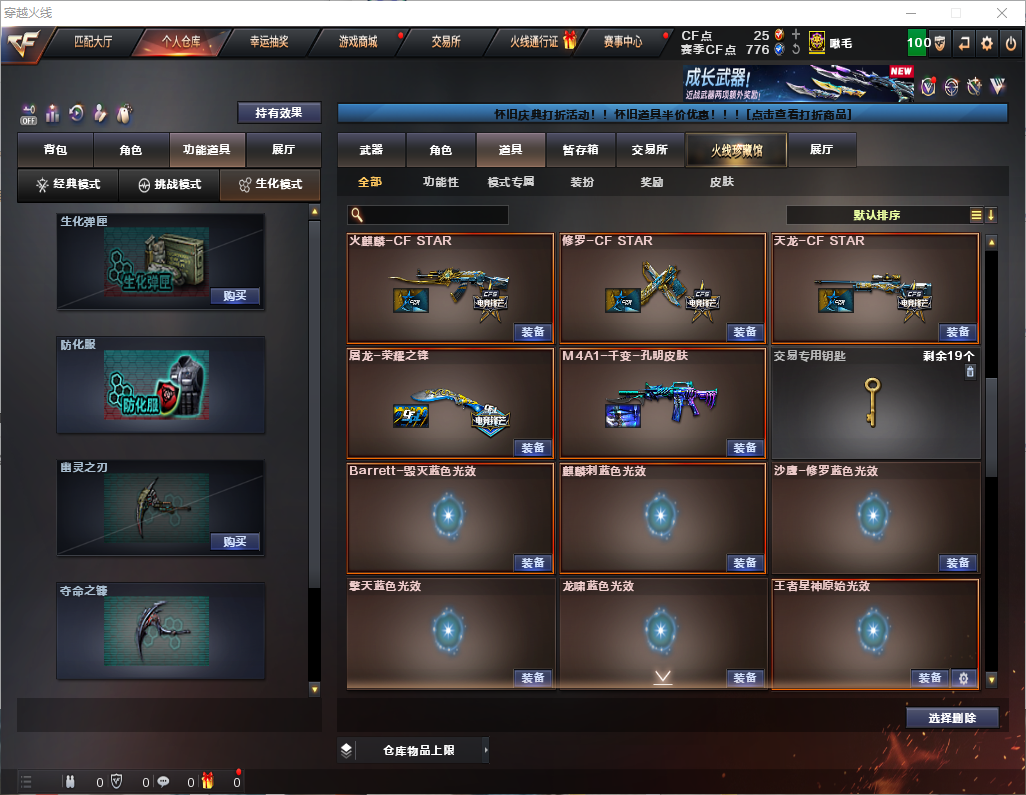Purchase the 幽灵之刃 weapon
The width and height of the screenshot is (1026, 795).
(x=235, y=542)
